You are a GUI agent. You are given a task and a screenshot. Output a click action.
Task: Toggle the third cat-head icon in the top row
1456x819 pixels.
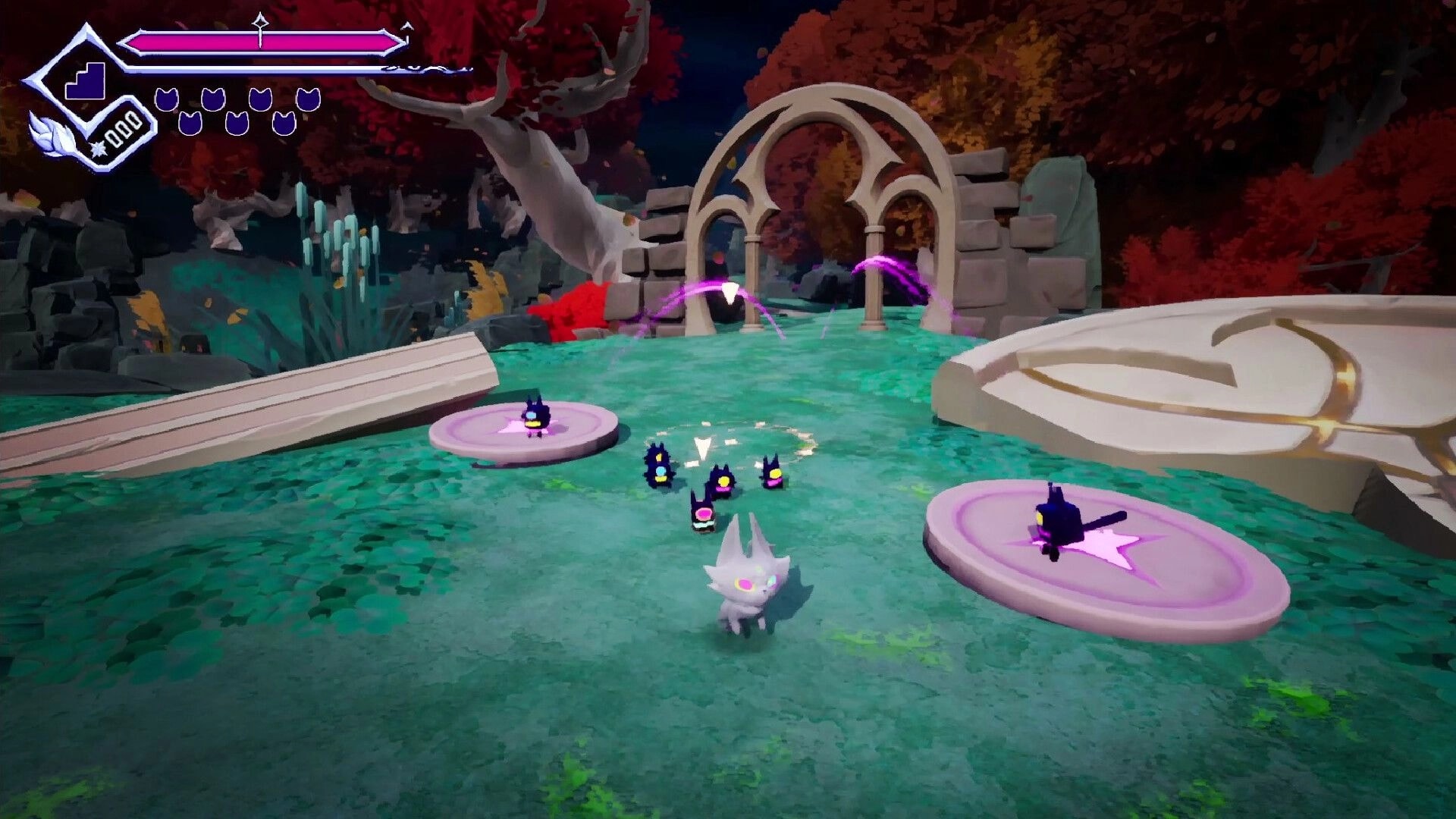point(262,99)
